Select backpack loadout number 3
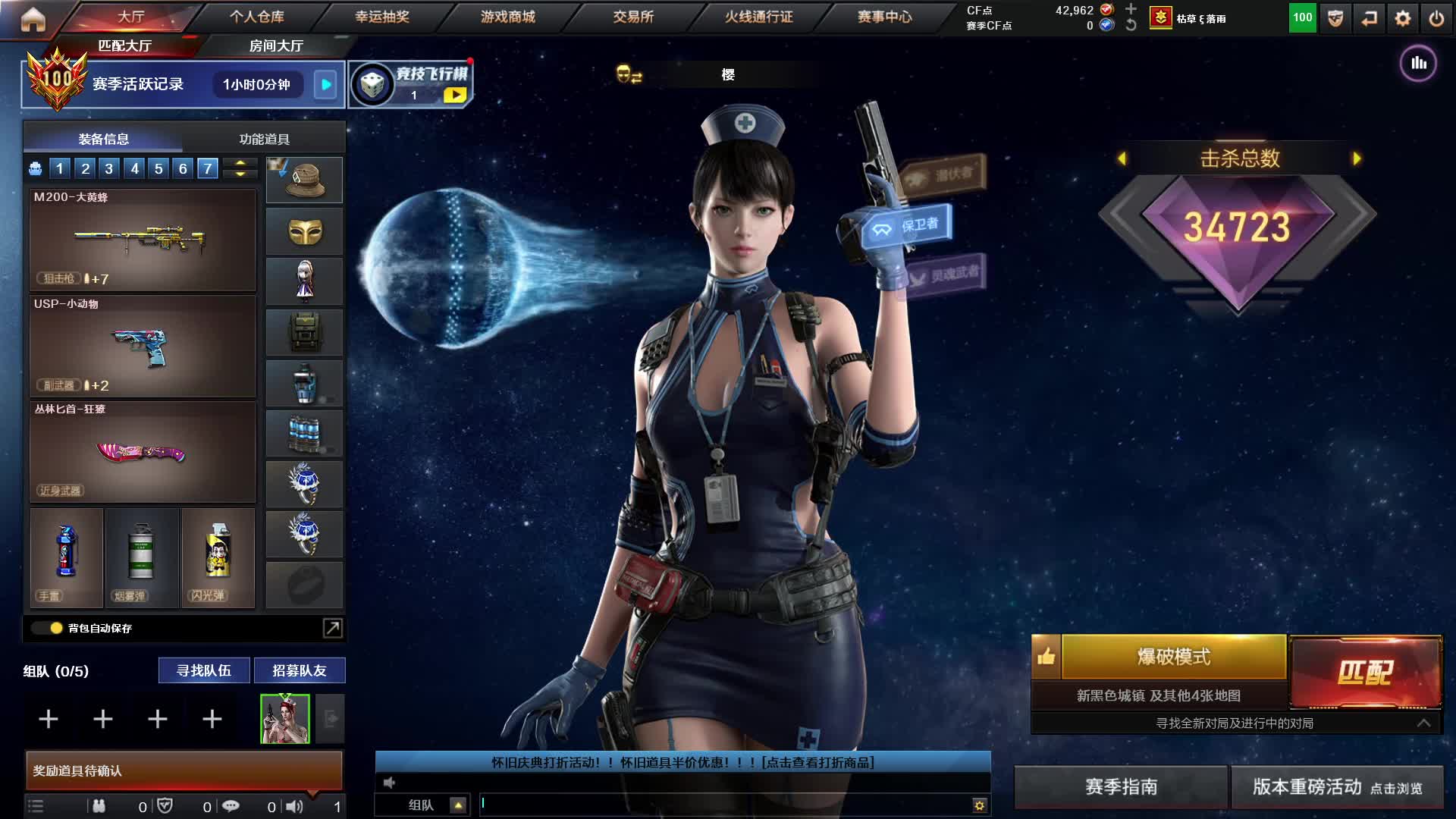 (109, 168)
